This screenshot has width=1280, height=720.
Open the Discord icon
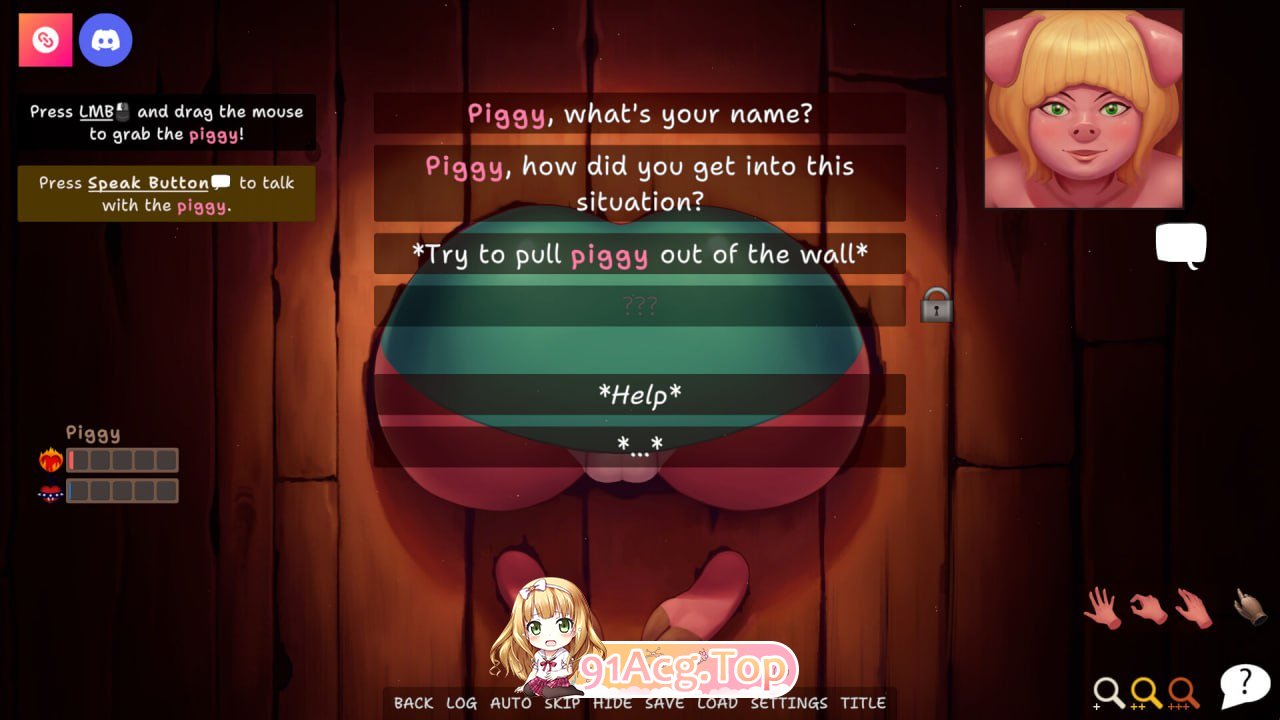click(106, 40)
